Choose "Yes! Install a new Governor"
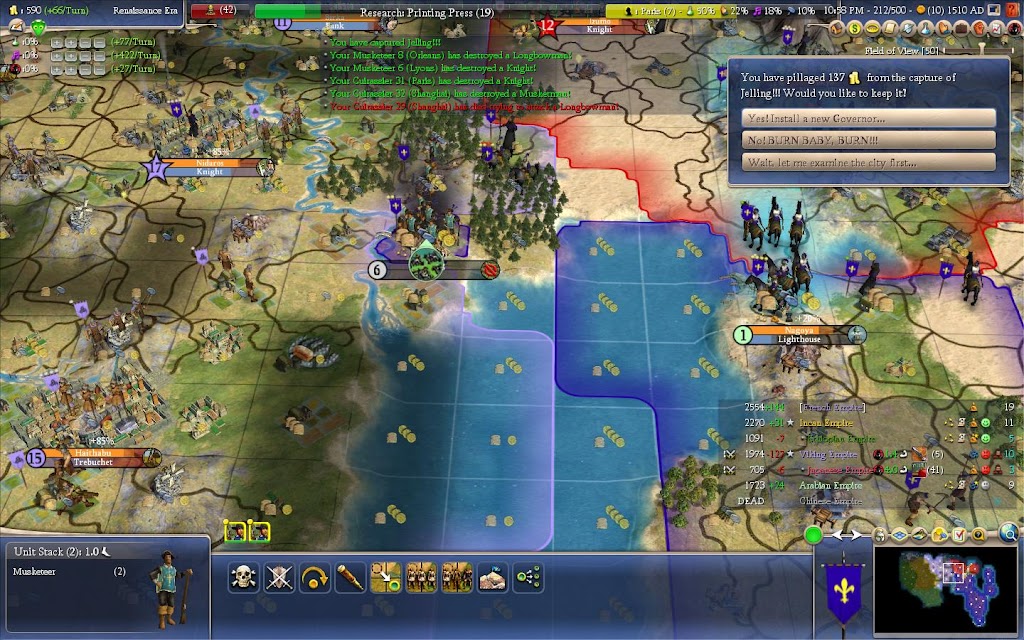1024x640 pixels. coord(870,118)
